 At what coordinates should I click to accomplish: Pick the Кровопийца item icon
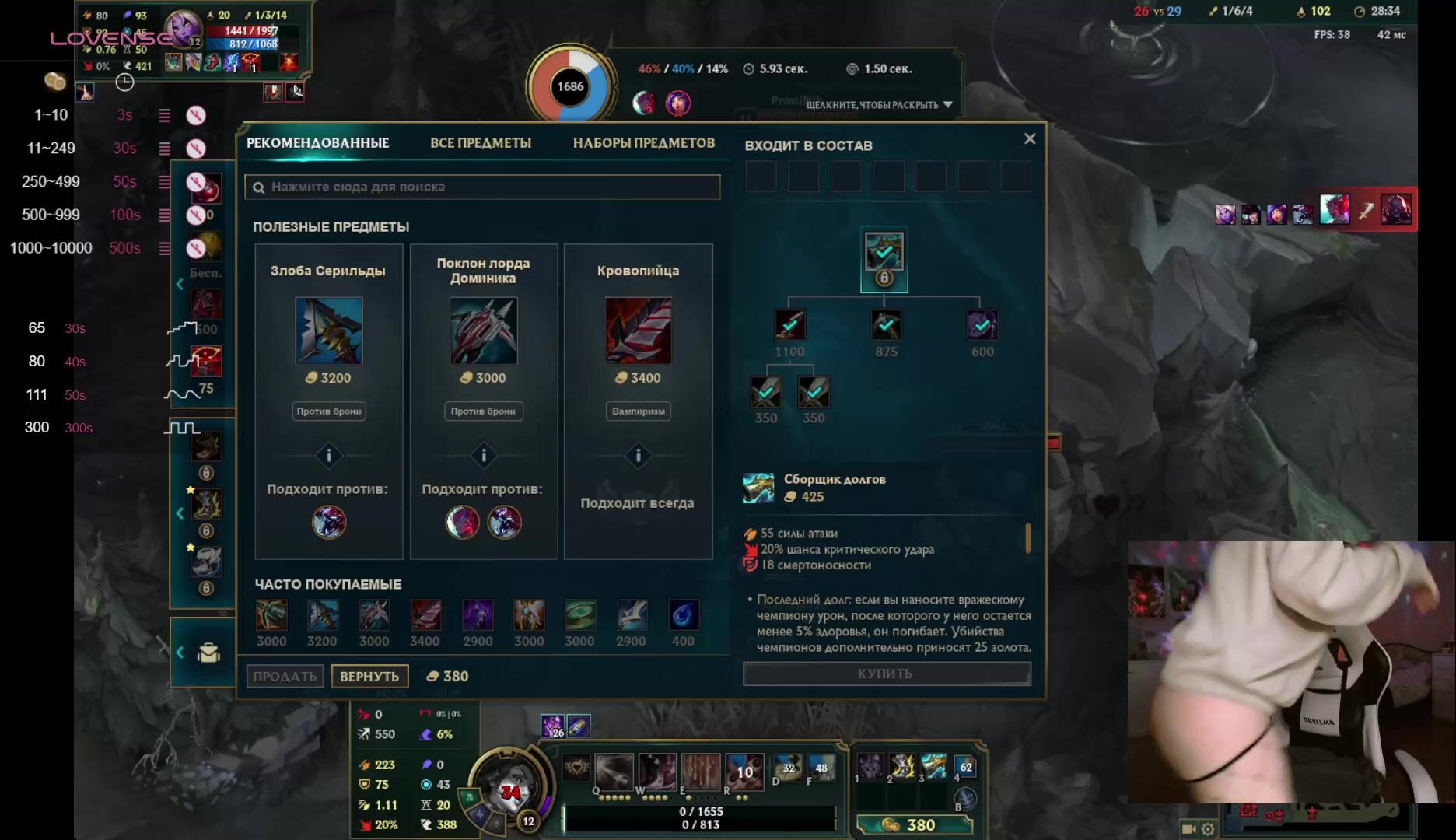point(638,331)
